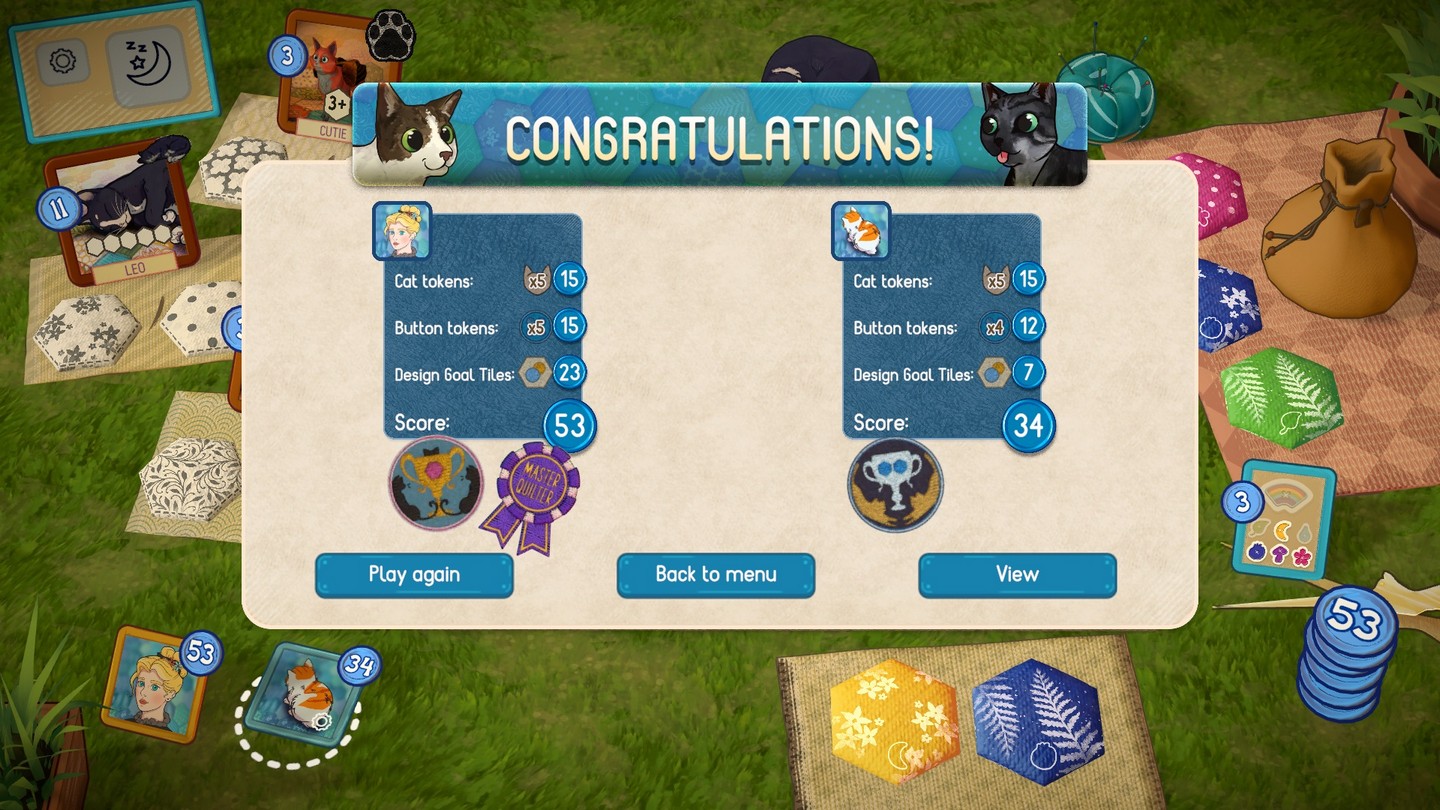Open settings via the gear icon
The image size is (1440, 810).
62,62
